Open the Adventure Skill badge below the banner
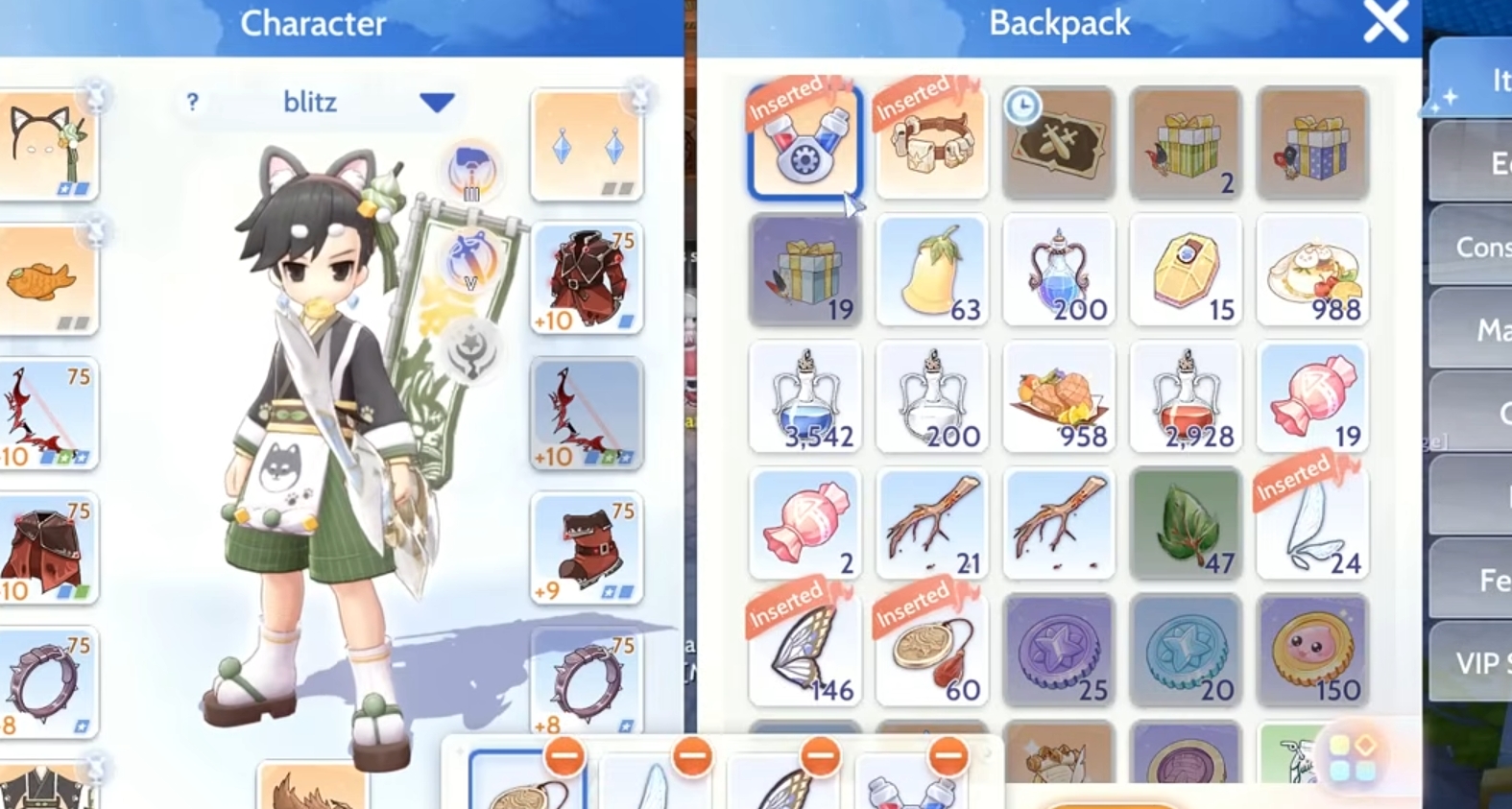 (x=469, y=256)
